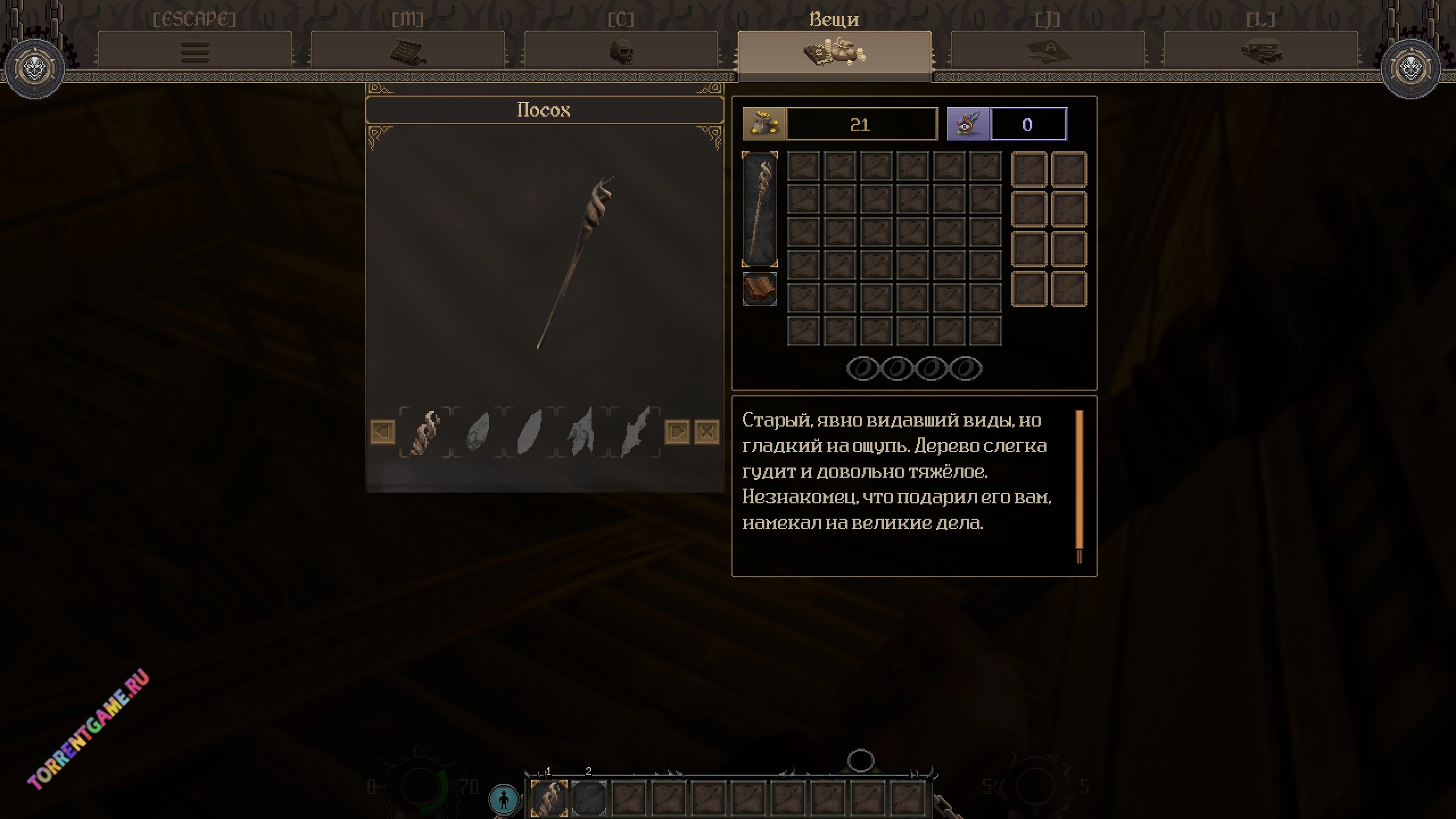Open the hamburger main menu tab
The width and height of the screenshot is (1456, 819).
point(195,52)
